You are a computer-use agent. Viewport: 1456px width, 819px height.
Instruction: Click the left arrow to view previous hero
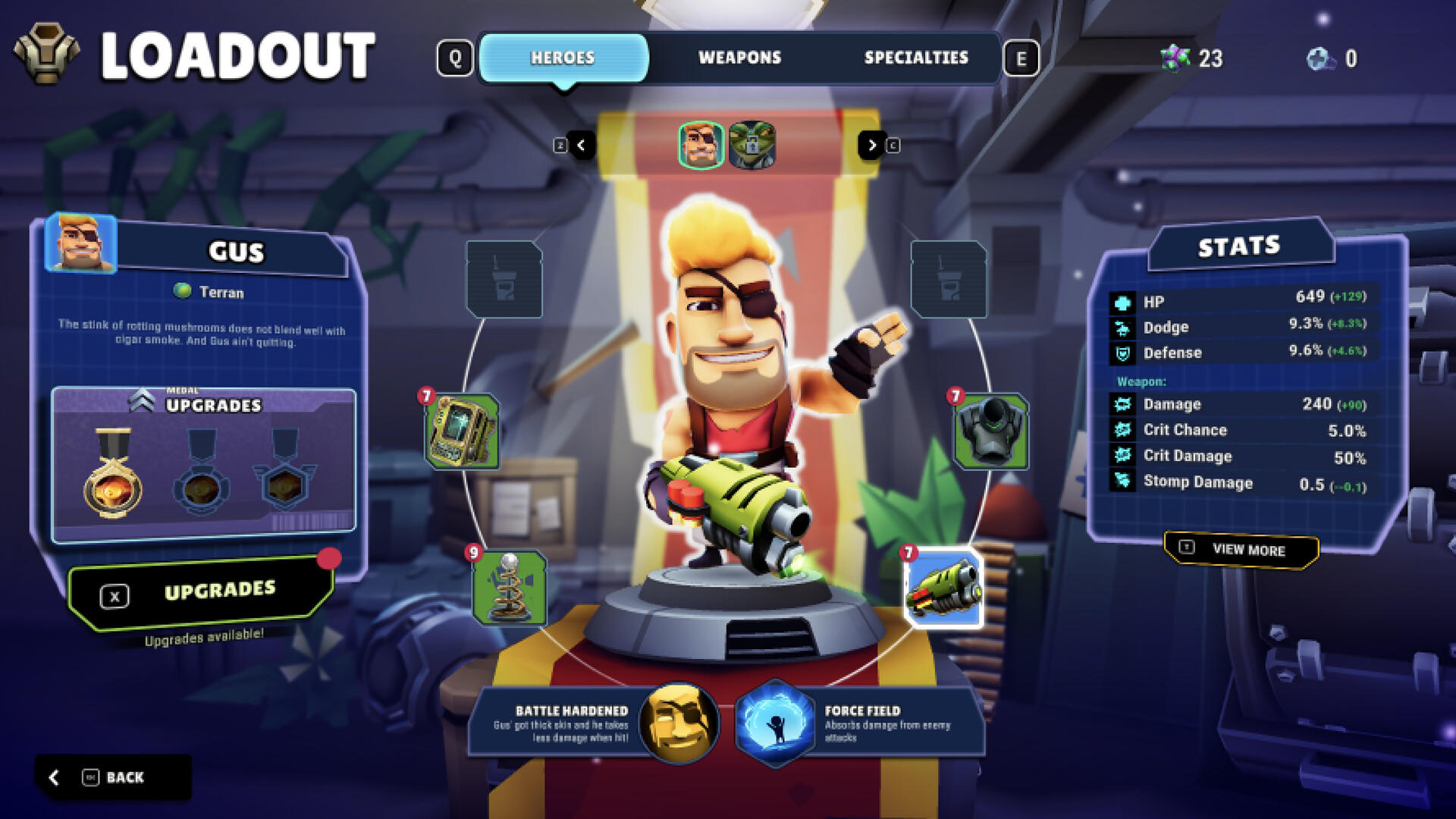click(x=582, y=146)
